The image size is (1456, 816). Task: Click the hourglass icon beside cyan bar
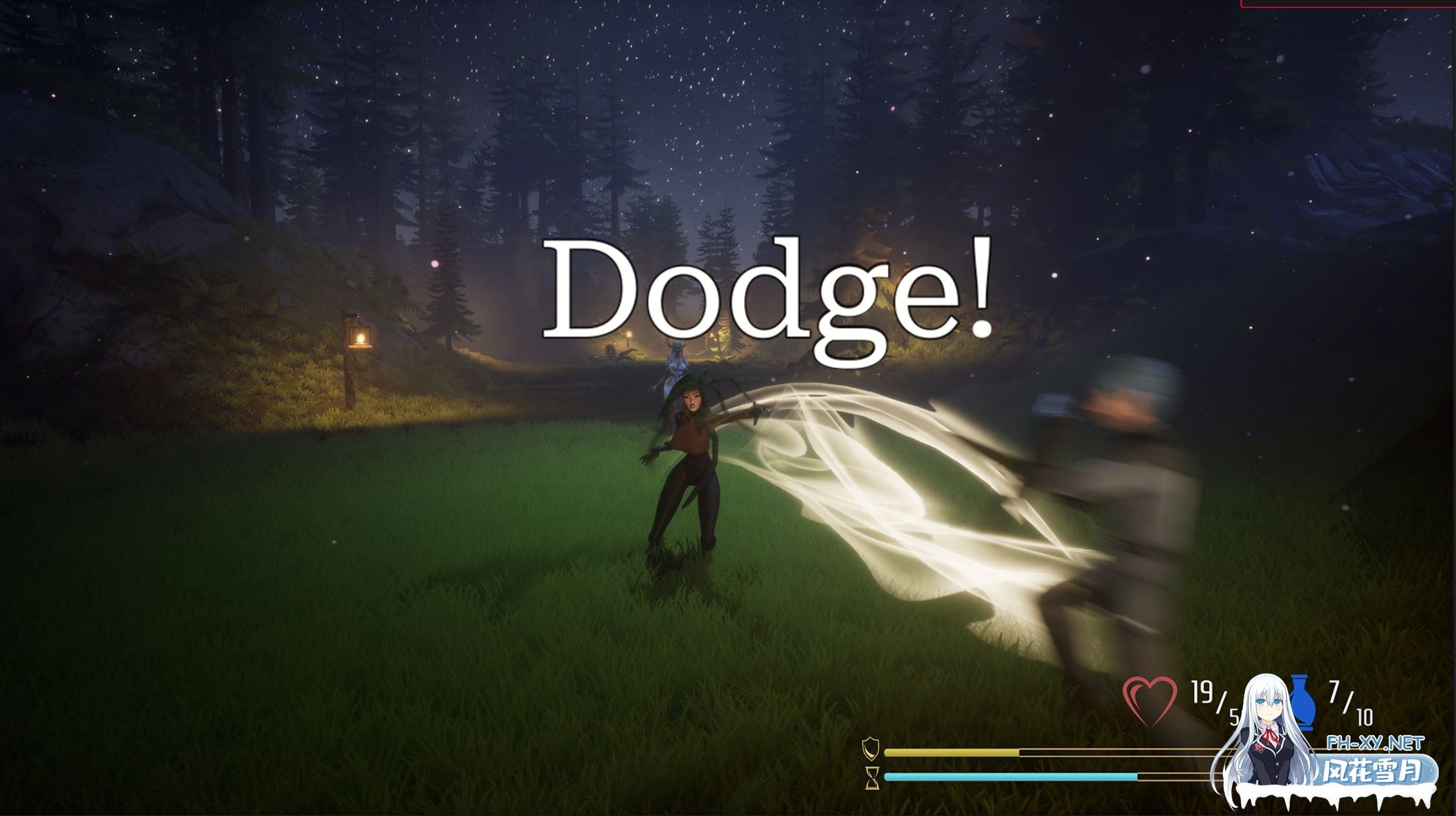[x=872, y=777]
